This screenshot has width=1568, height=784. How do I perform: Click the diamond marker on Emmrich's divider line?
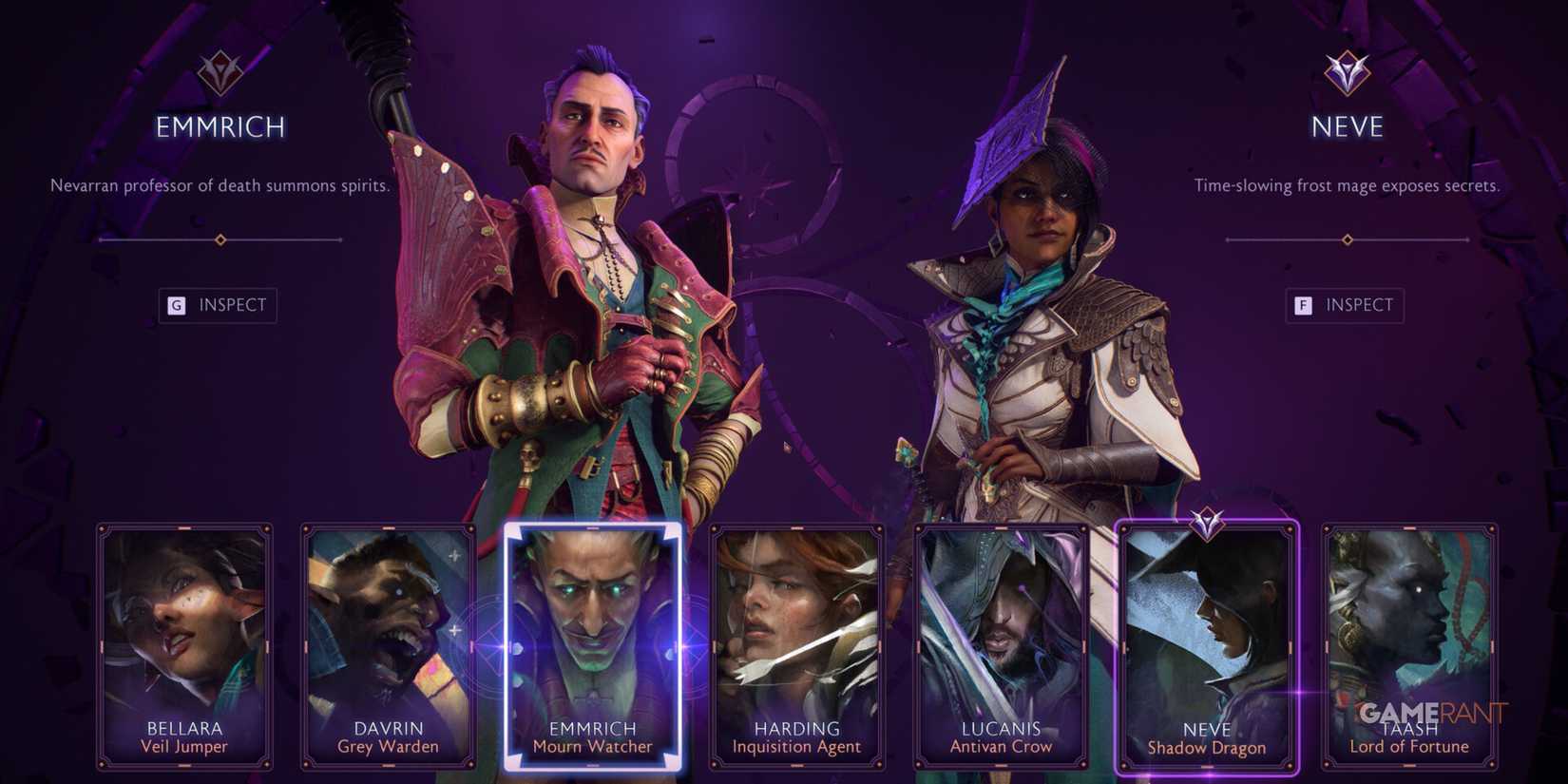tap(219, 240)
